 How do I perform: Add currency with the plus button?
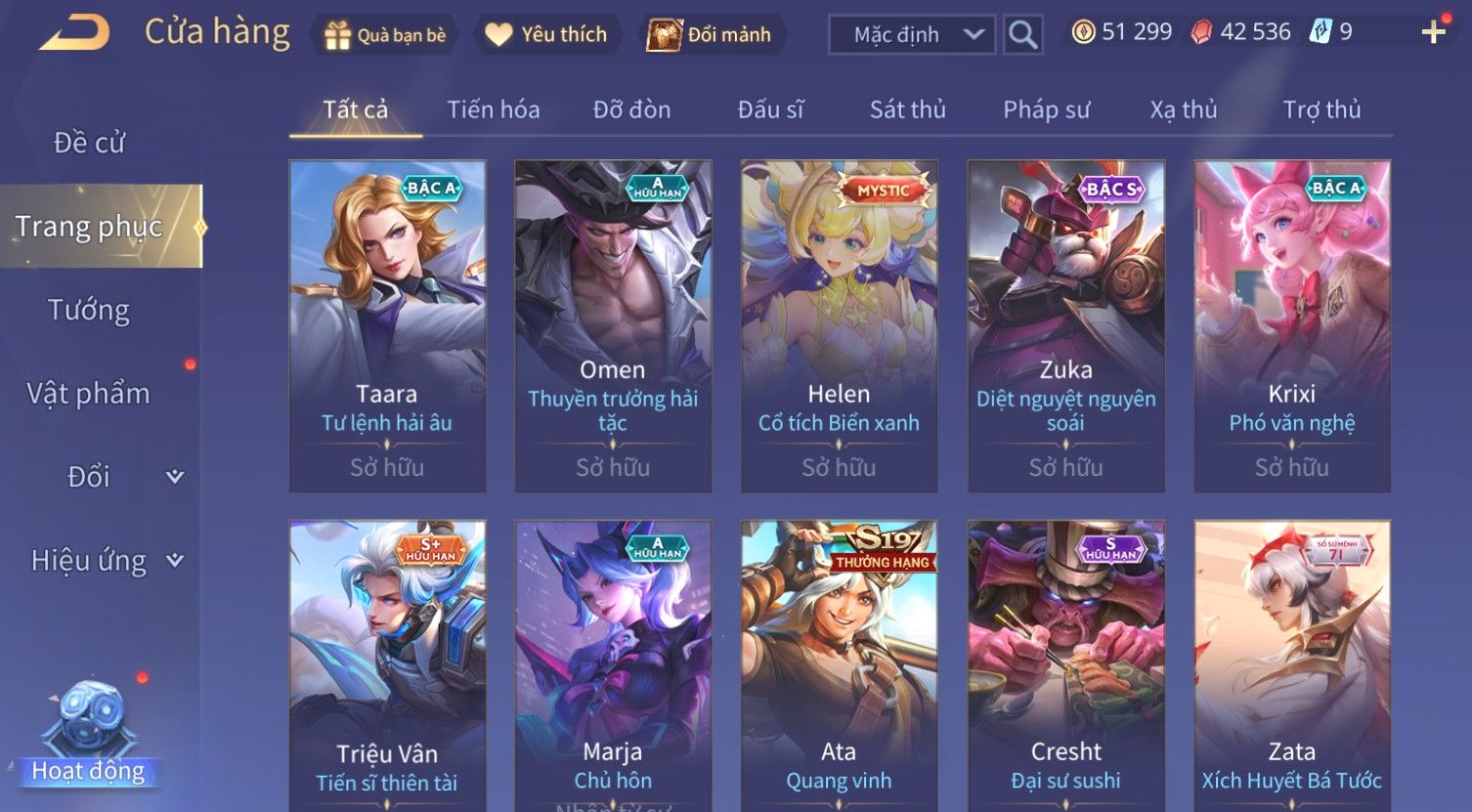pos(1433,33)
